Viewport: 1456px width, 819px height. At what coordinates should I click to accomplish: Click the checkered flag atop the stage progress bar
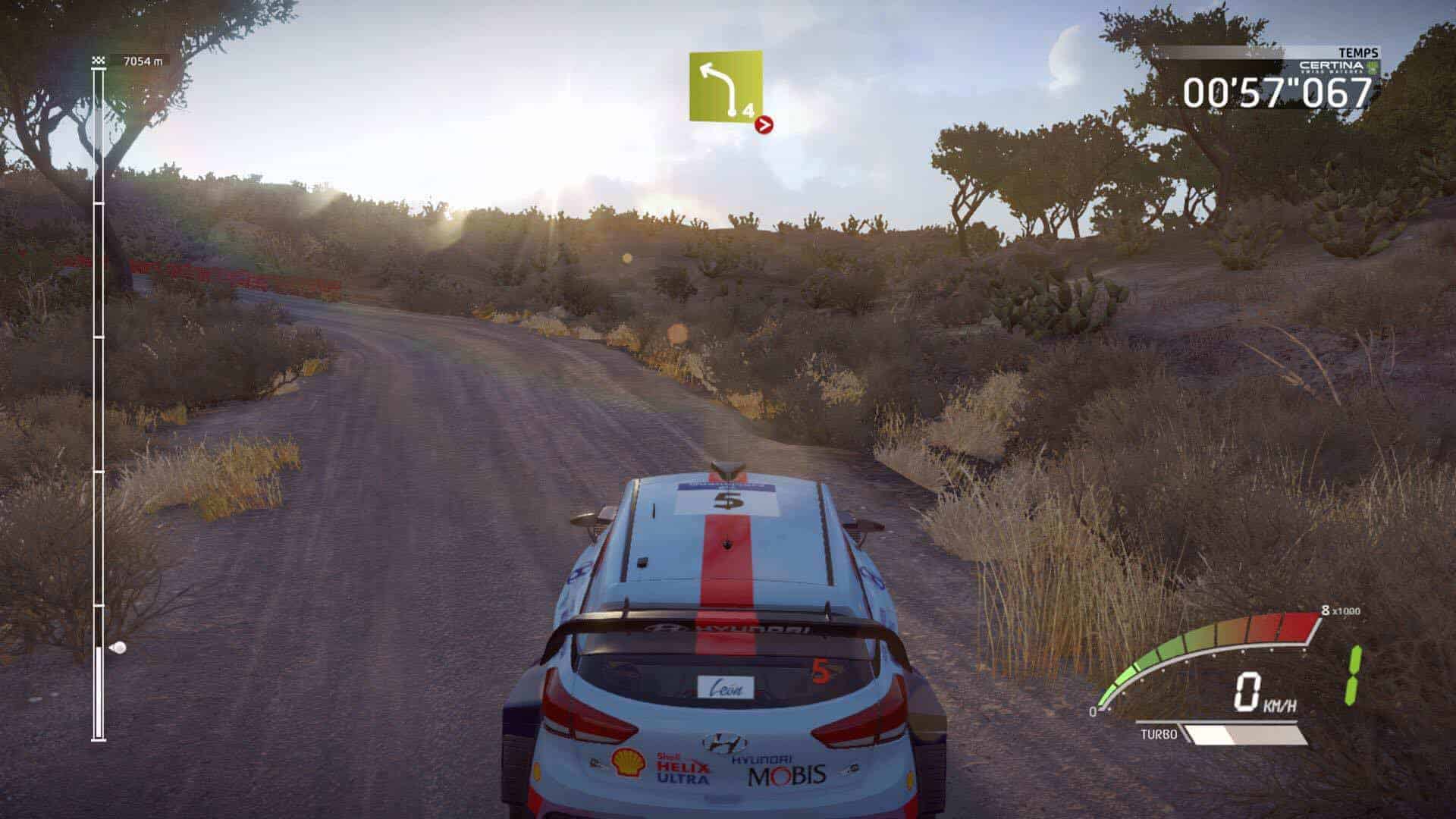point(99,61)
